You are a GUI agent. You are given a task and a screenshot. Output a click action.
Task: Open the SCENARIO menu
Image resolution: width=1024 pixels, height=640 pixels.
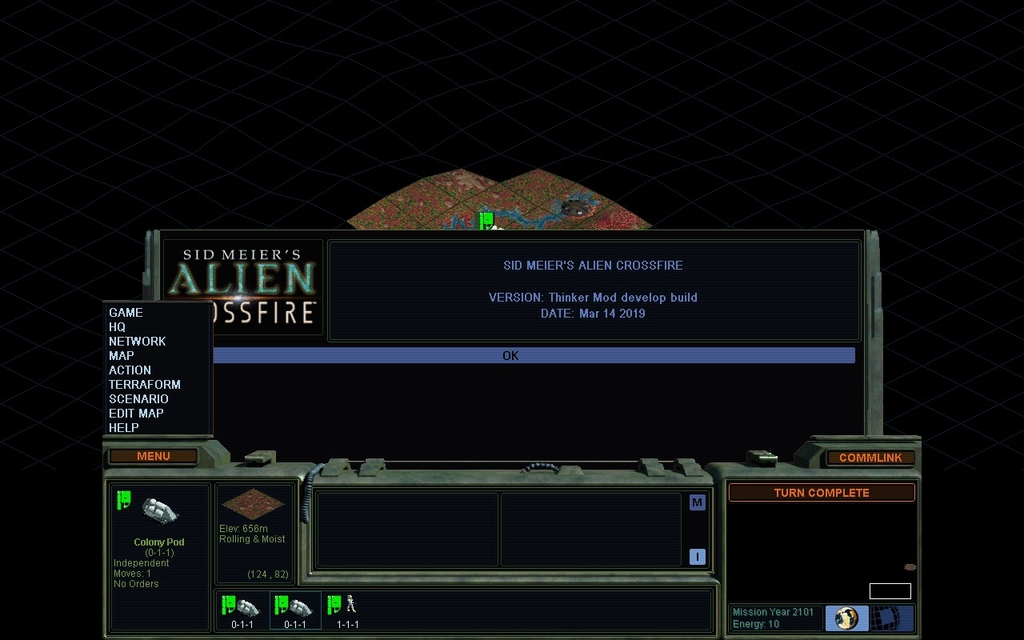[x=139, y=399]
